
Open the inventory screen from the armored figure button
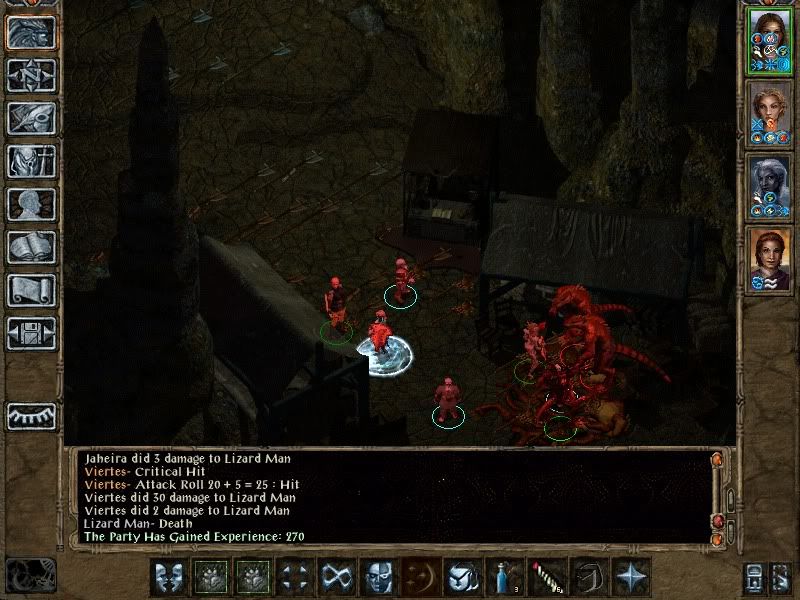pyautogui.click(x=31, y=161)
